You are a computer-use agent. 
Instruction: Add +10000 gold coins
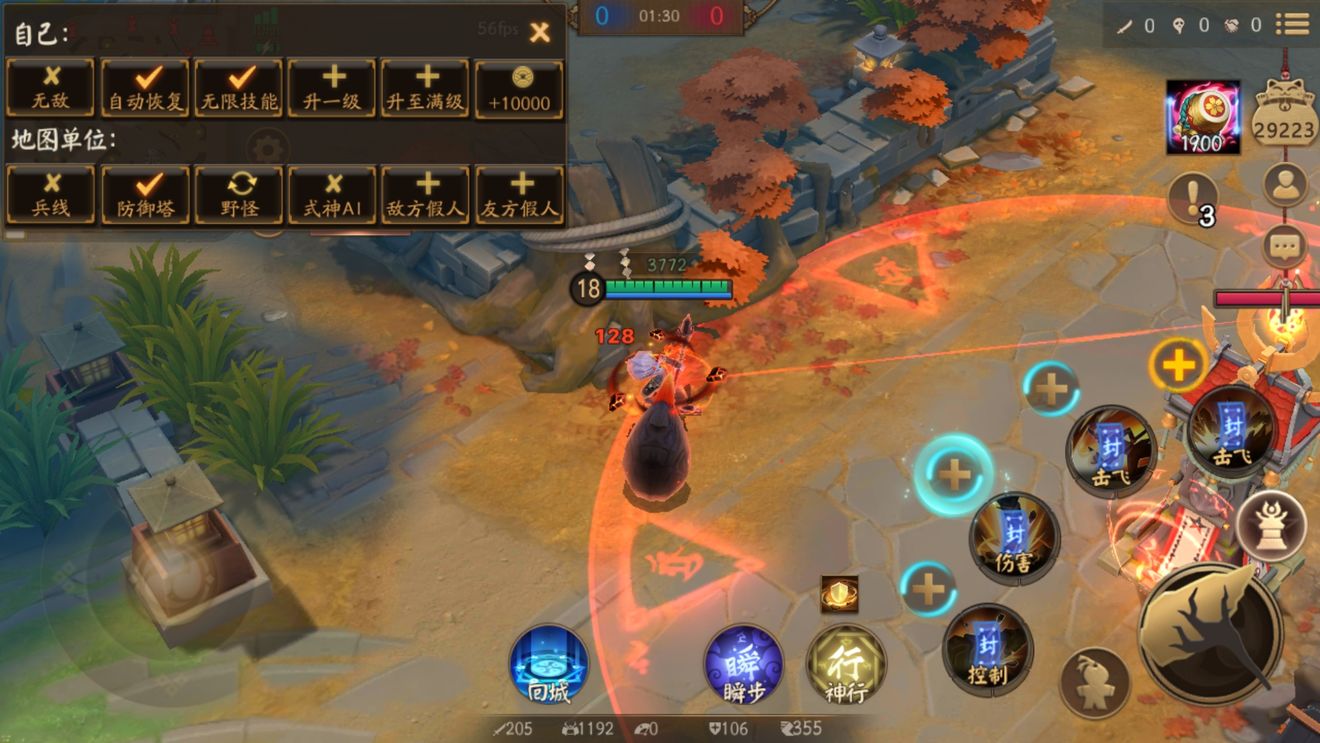520,88
